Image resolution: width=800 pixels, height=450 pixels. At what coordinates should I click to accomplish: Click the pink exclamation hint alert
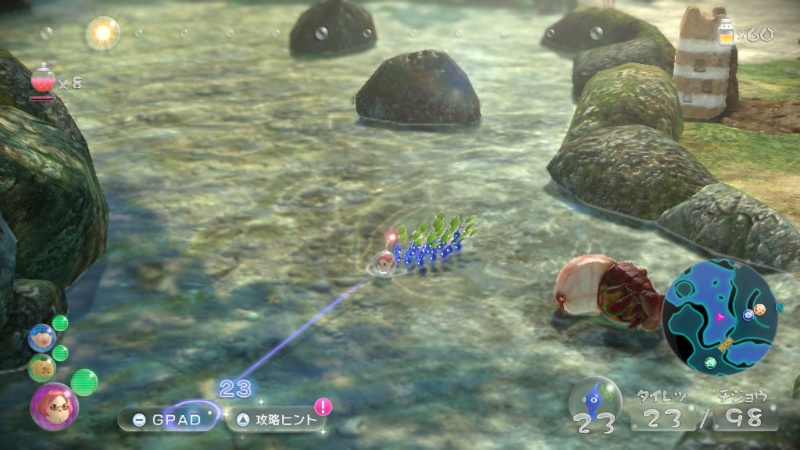(323, 406)
